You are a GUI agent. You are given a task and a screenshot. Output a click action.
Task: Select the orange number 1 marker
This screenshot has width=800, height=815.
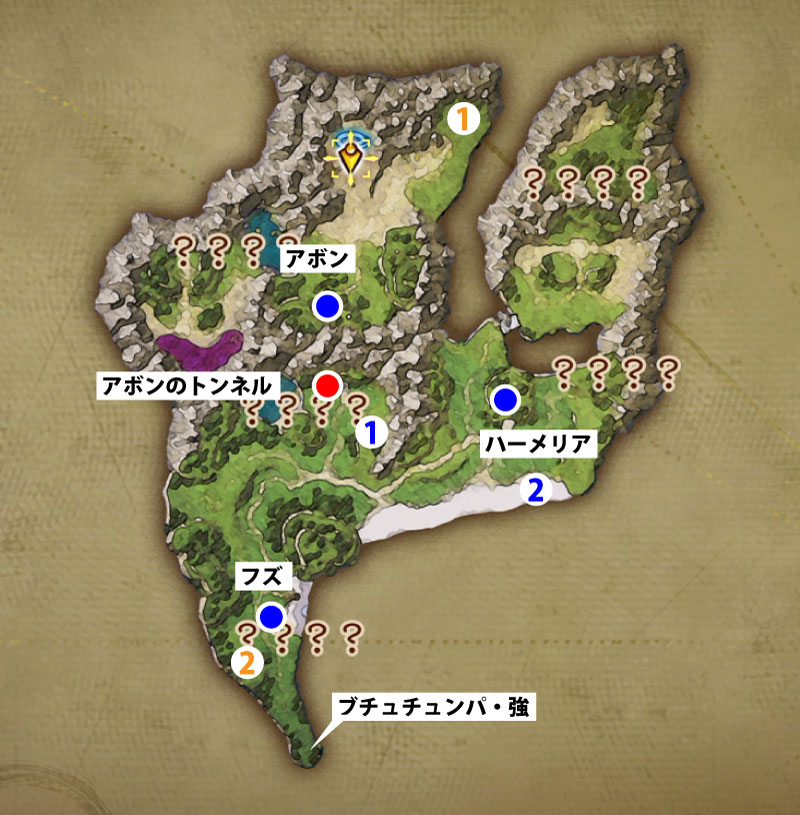[463, 118]
